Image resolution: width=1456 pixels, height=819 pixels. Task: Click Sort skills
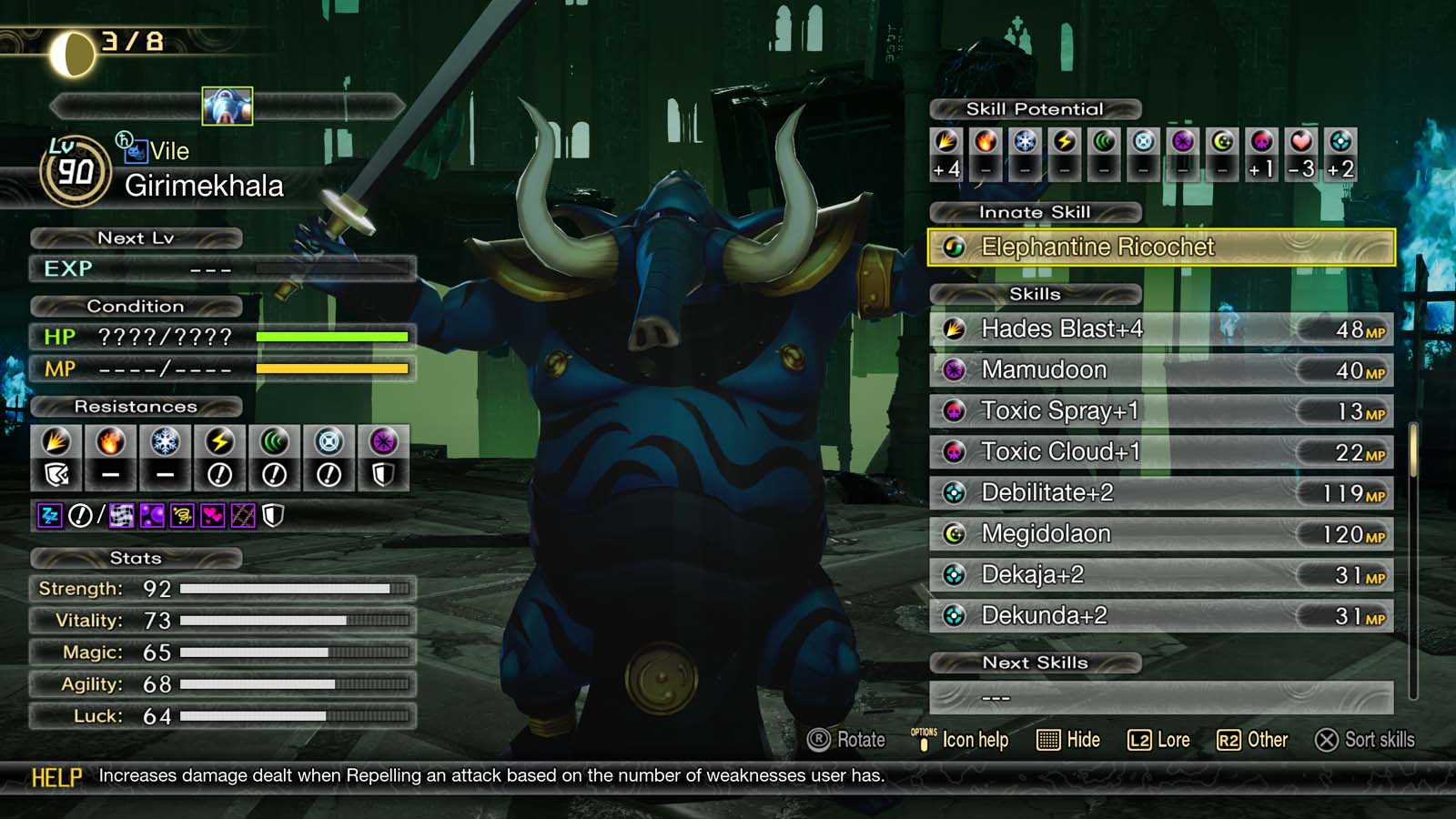(x=1365, y=740)
